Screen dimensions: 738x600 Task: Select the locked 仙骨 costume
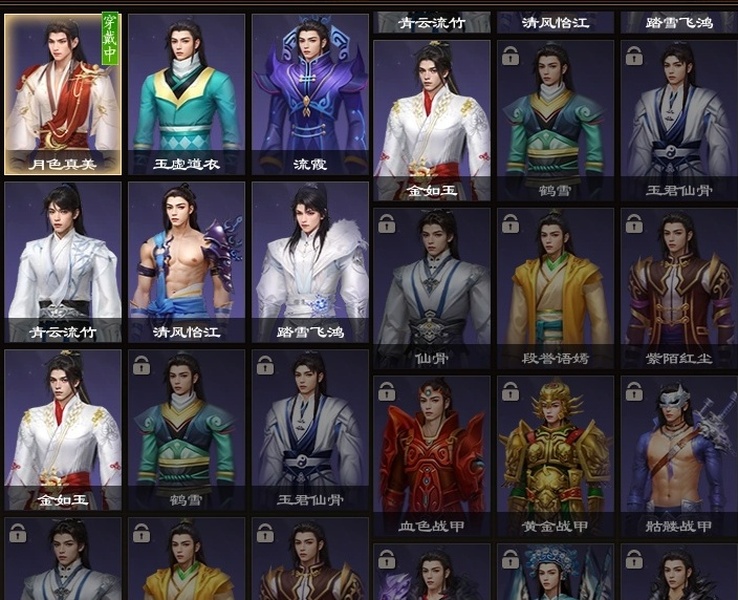[x=432, y=288]
